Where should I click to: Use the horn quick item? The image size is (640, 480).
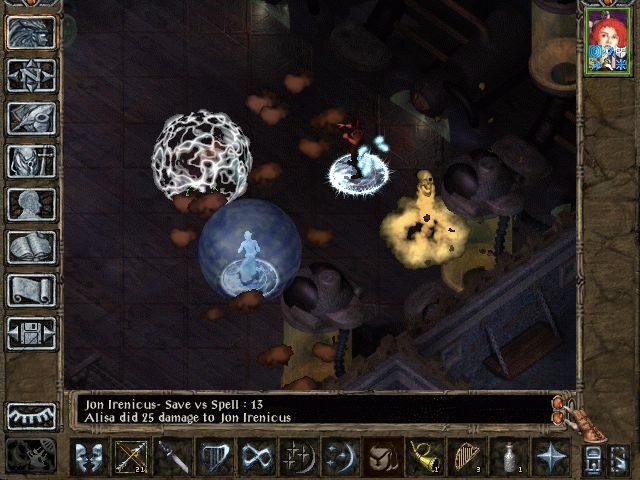pos(424,457)
